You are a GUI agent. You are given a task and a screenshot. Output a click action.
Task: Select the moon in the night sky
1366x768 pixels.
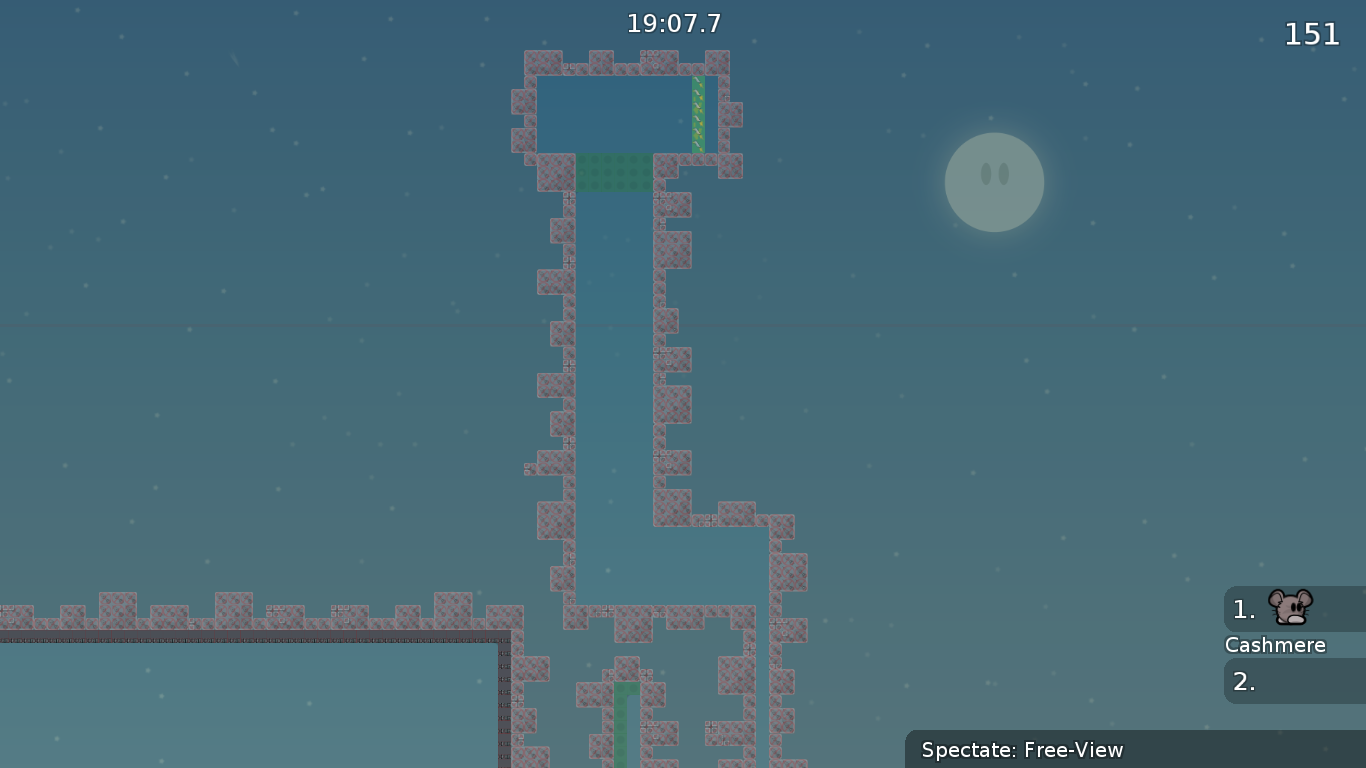994,182
